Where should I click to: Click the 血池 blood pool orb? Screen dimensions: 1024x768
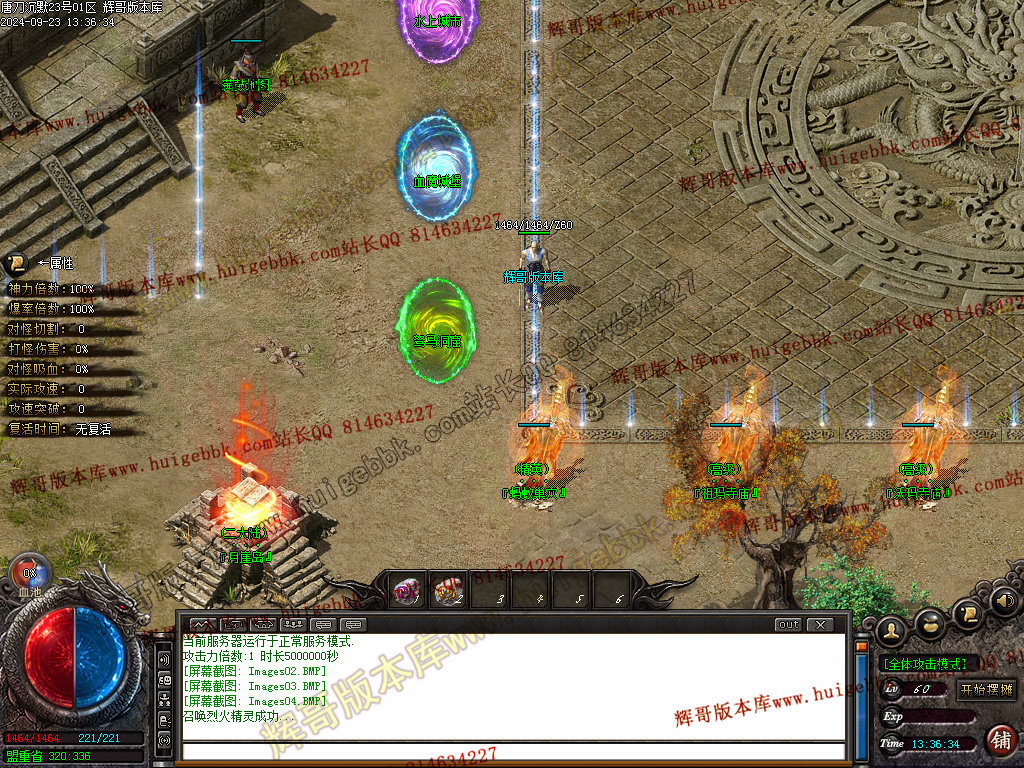[x=29, y=574]
